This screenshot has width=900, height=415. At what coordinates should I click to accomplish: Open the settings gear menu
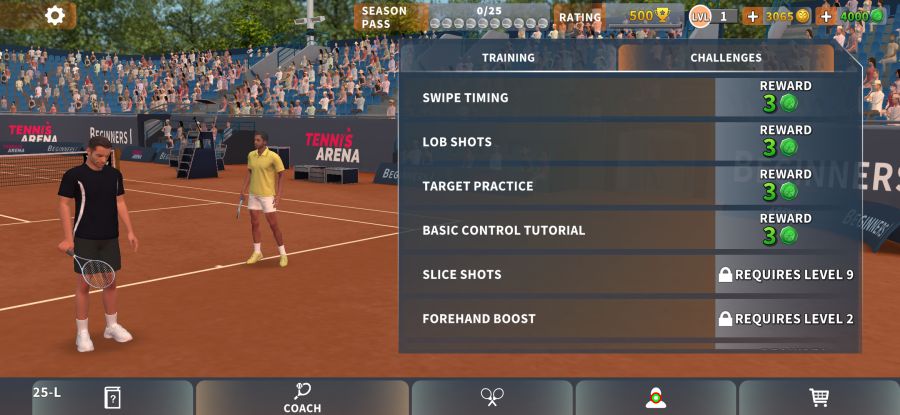[x=55, y=15]
